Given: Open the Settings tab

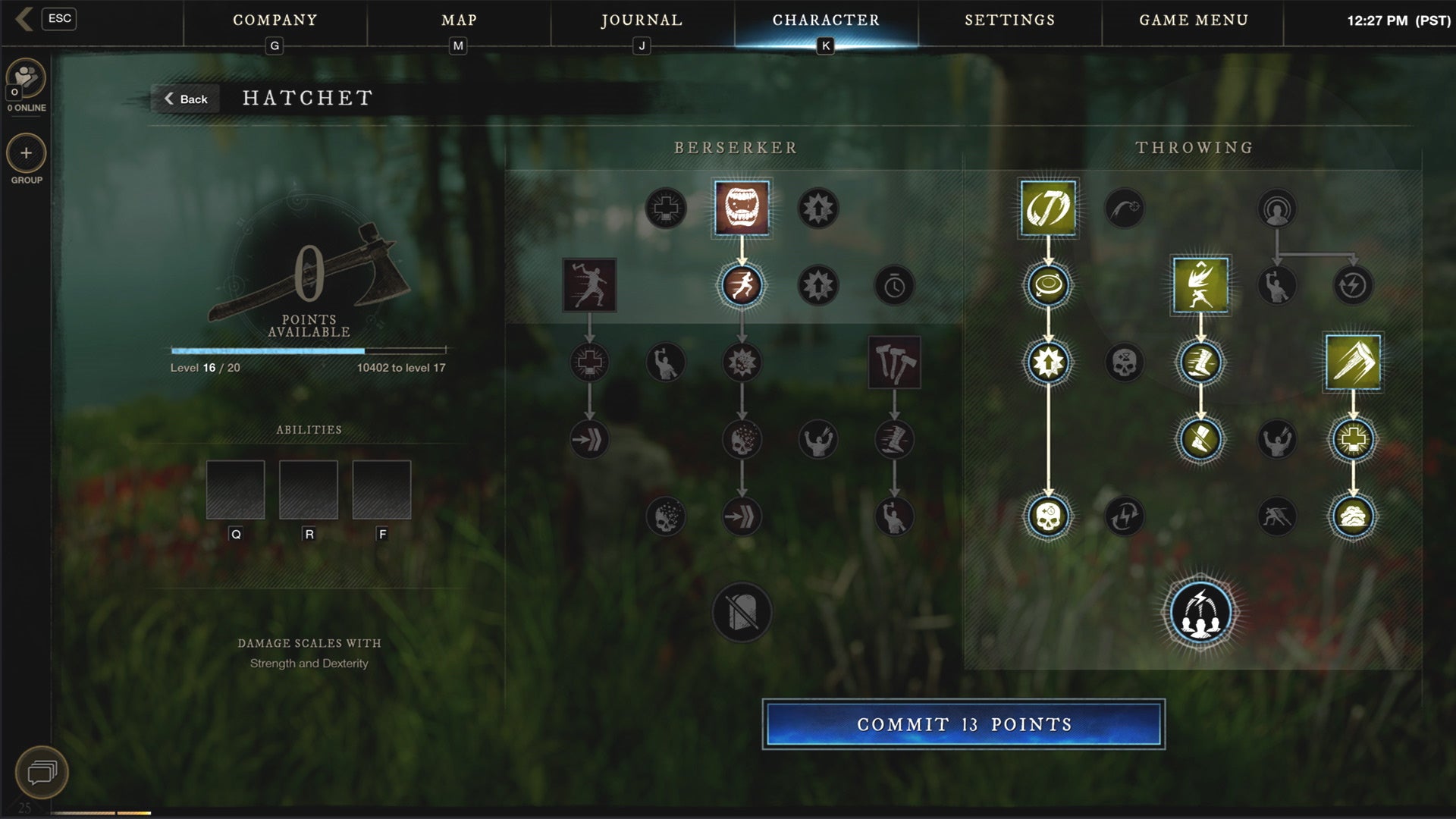Looking at the screenshot, I should tap(1009, 20).
